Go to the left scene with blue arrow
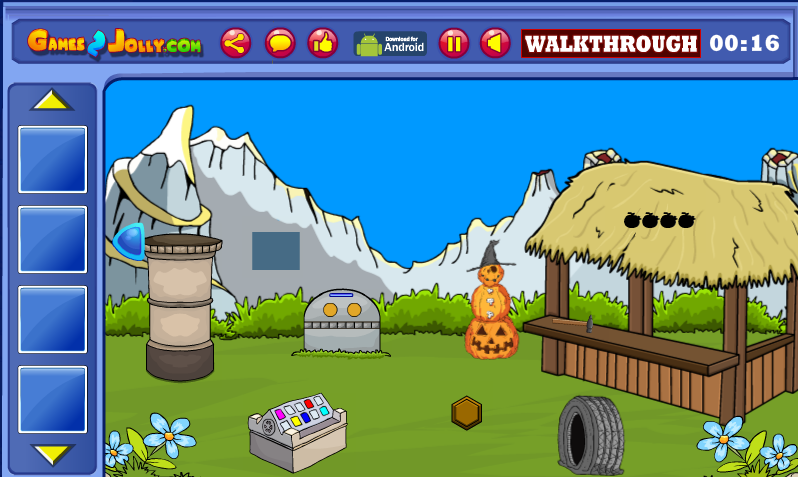 [129, 242]
